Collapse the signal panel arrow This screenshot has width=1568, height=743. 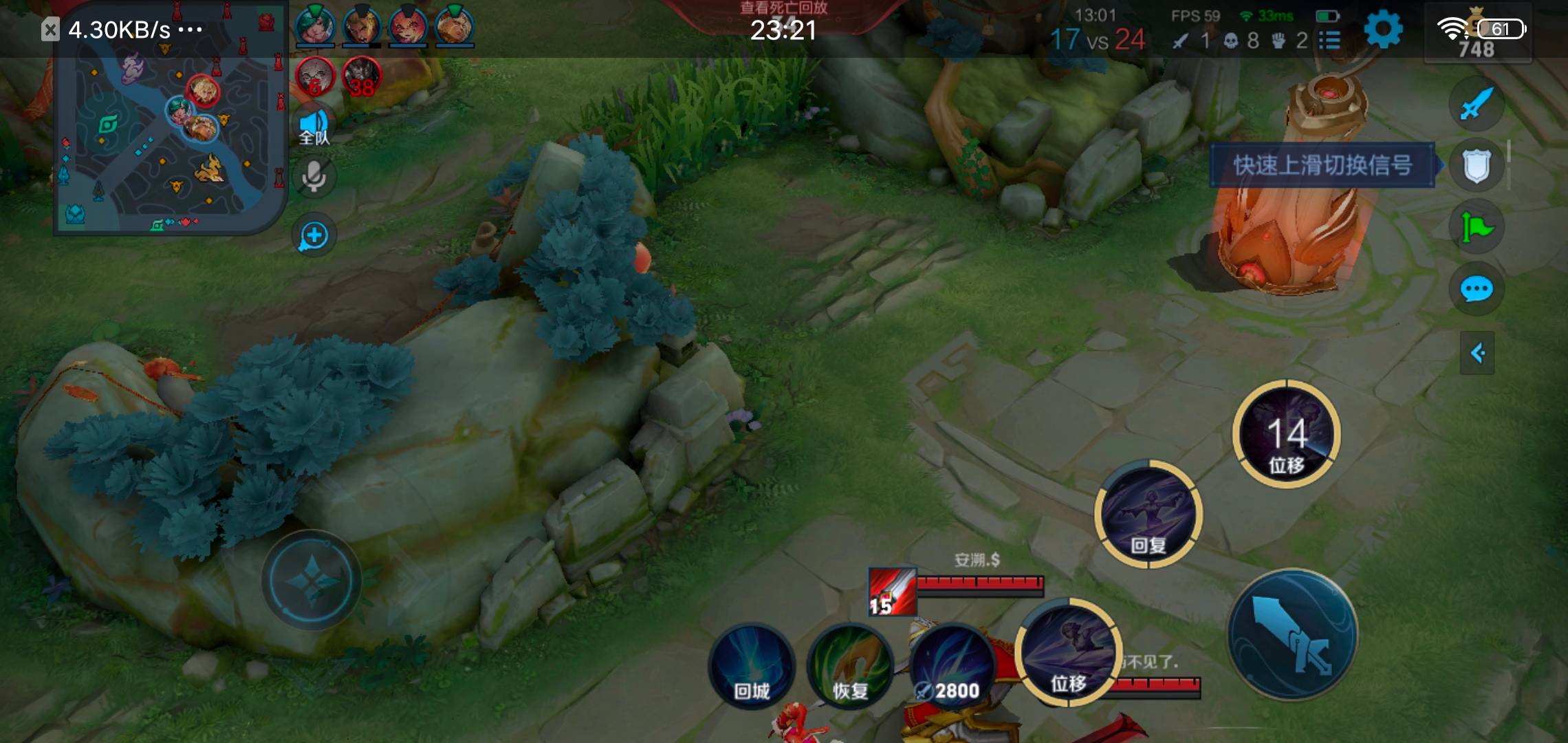pyautogui.click(x=1477, y=354)
